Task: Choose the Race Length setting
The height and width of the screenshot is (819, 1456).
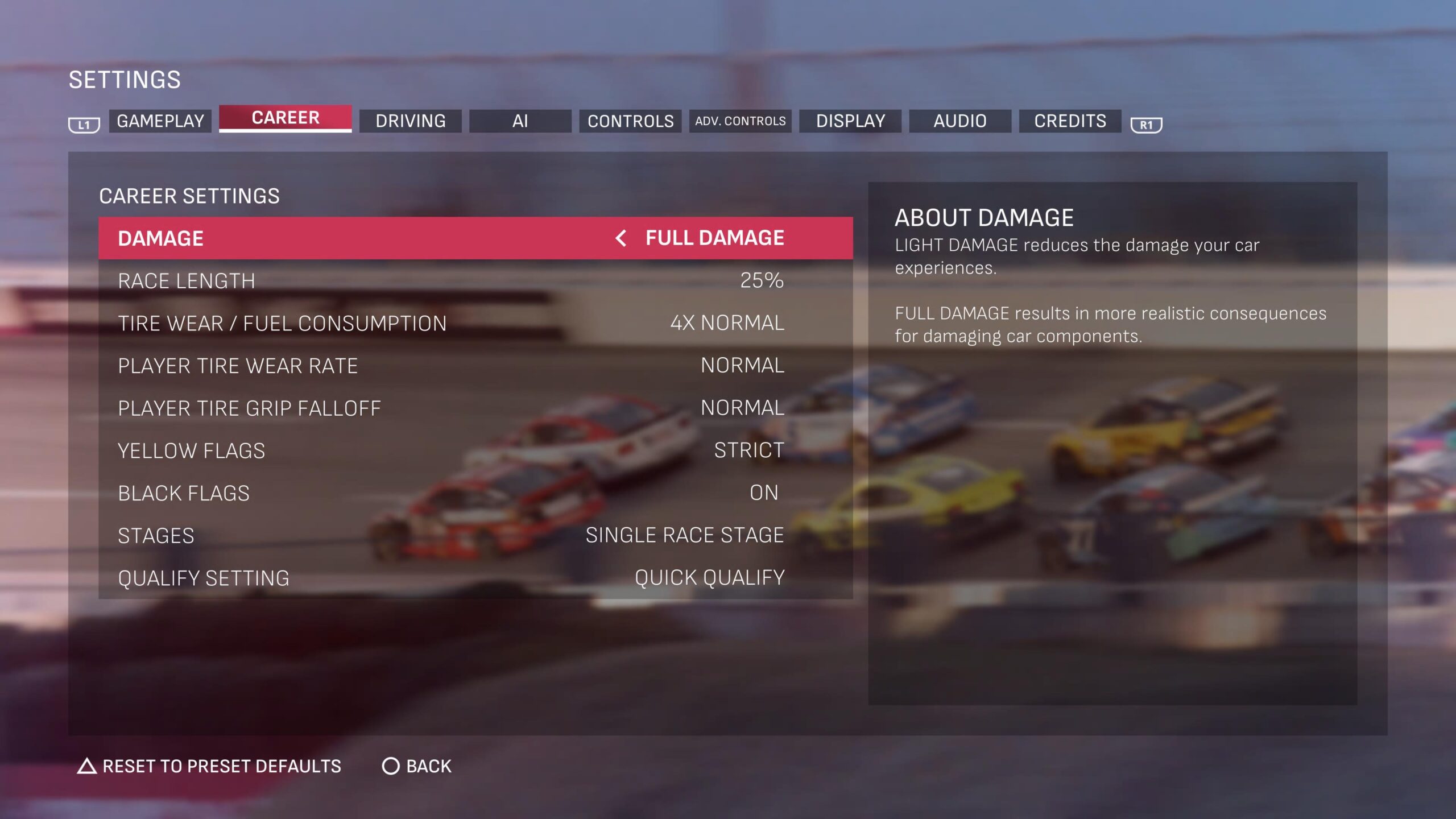Action: [475, 281]
